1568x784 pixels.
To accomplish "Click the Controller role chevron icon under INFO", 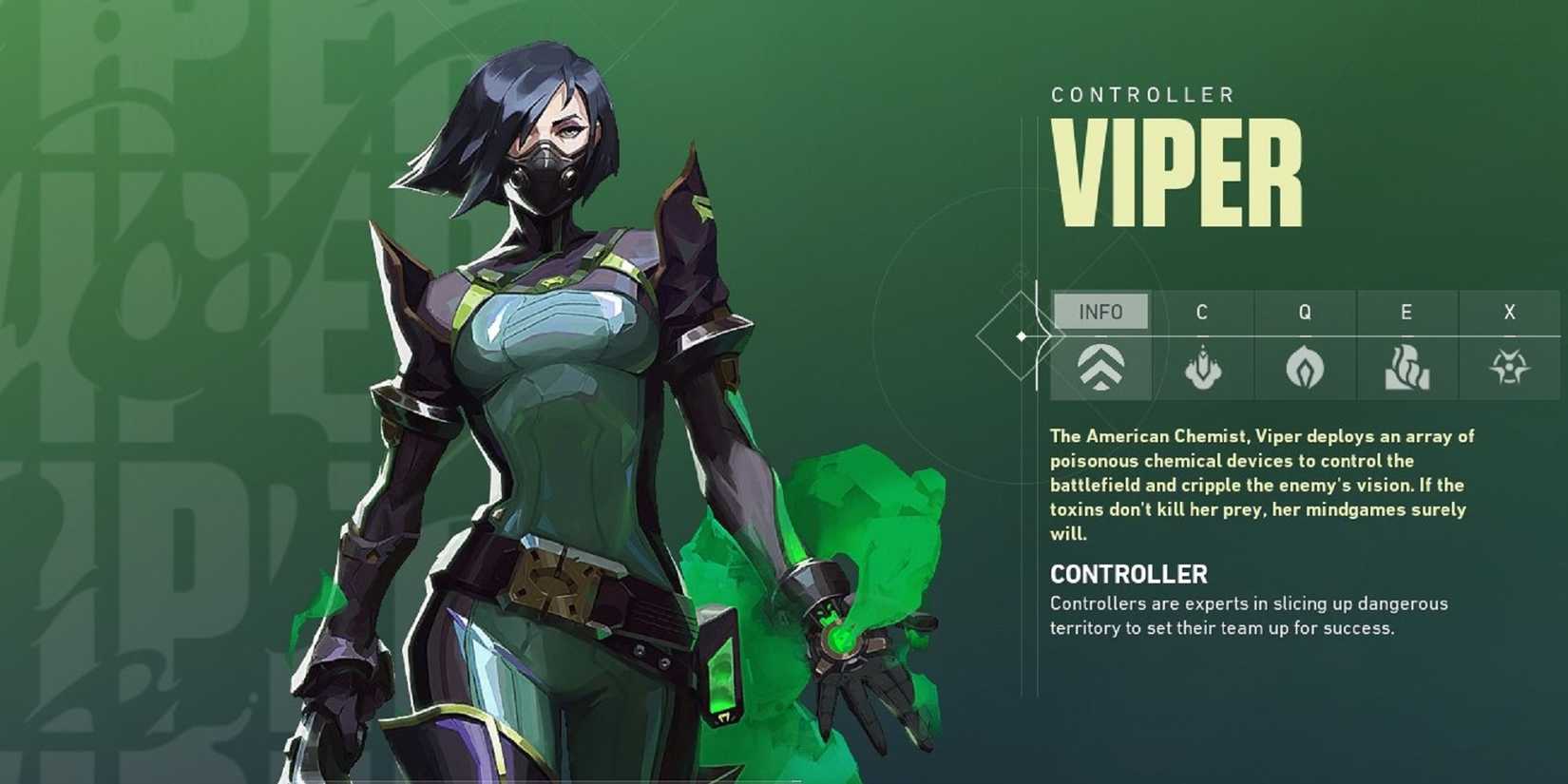I will tap(1102, 369).
